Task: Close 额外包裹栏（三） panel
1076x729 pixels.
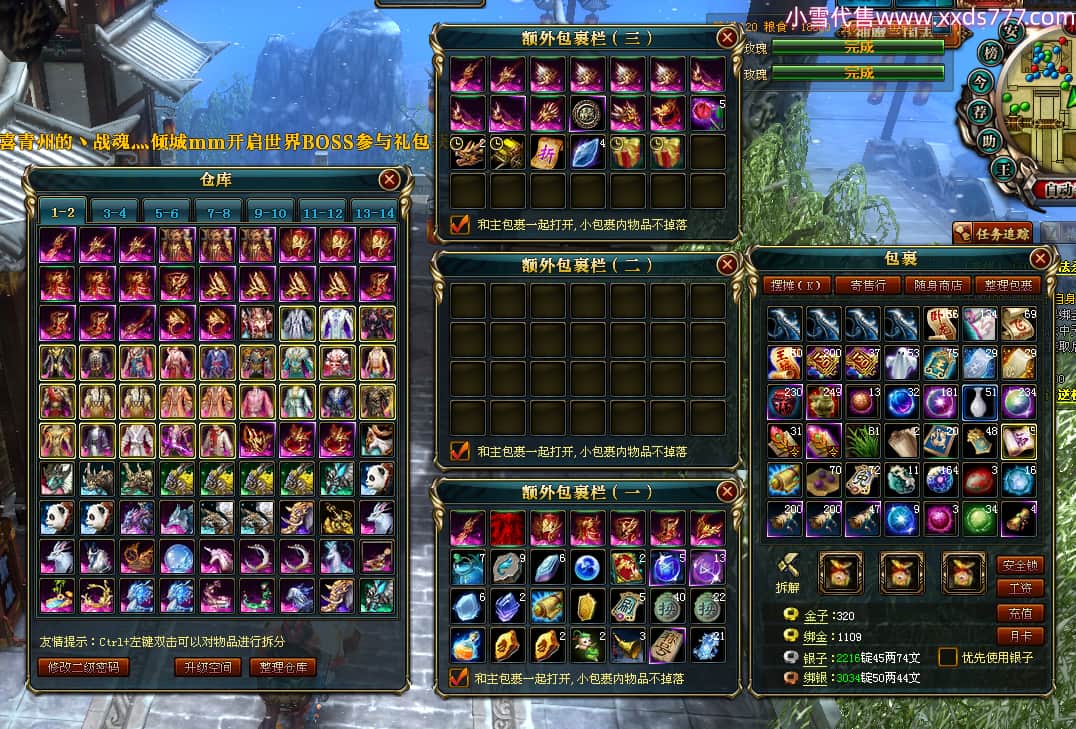Action: click(727, 38)
